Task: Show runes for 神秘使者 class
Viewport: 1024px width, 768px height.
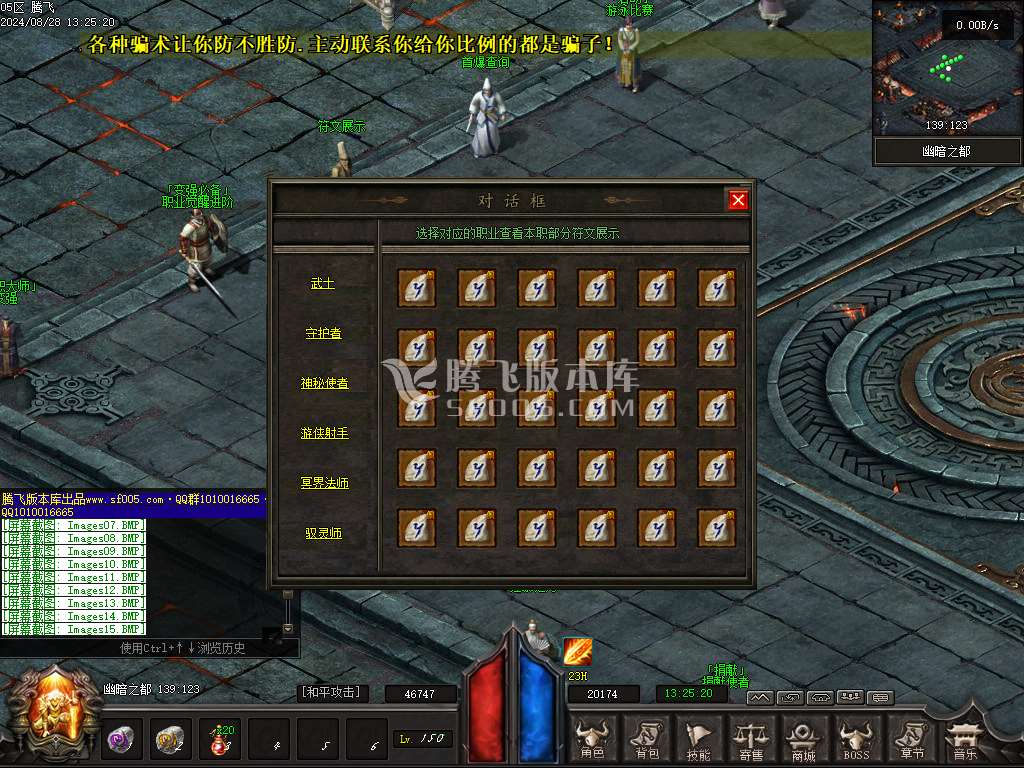Action: click(x=324, y=383)
